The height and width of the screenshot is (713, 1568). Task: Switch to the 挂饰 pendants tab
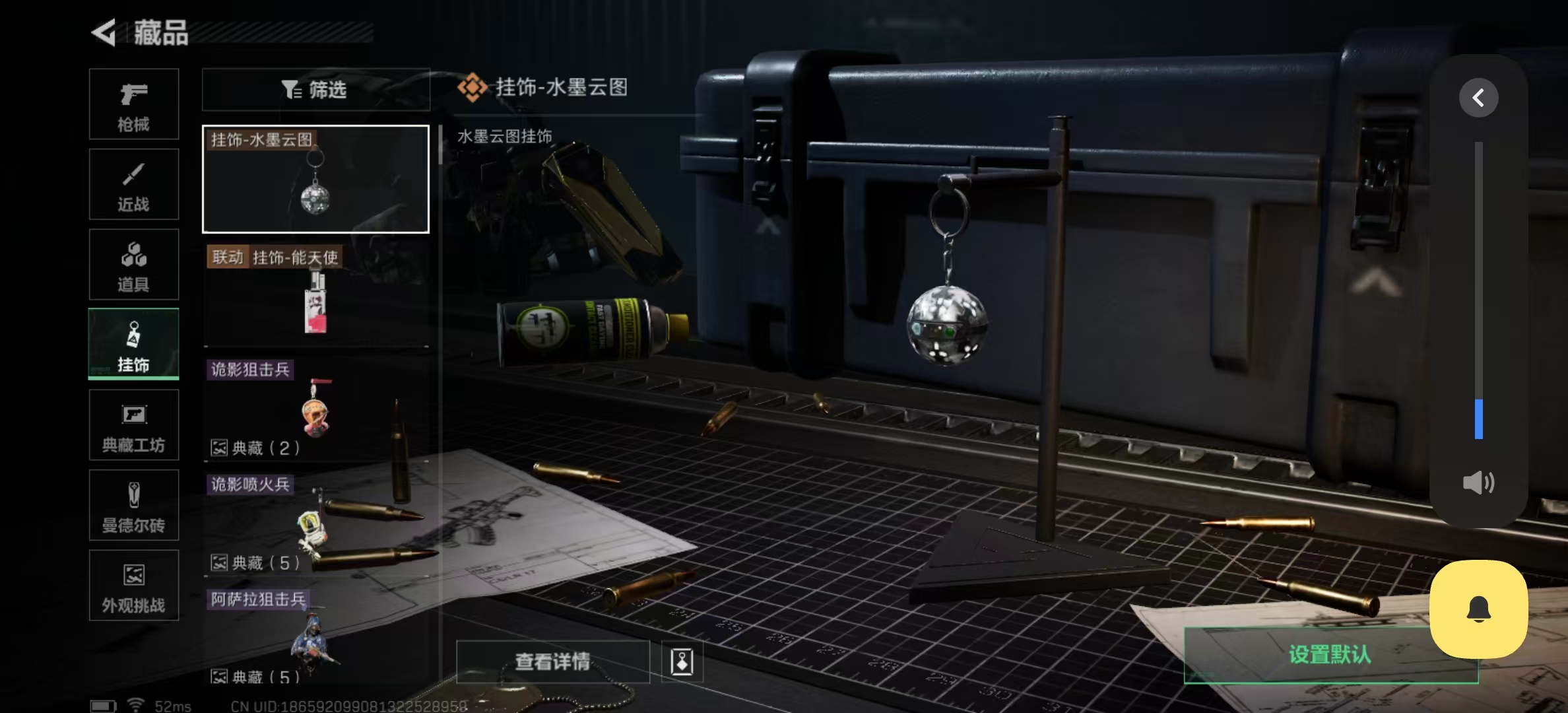click(133, 344)
